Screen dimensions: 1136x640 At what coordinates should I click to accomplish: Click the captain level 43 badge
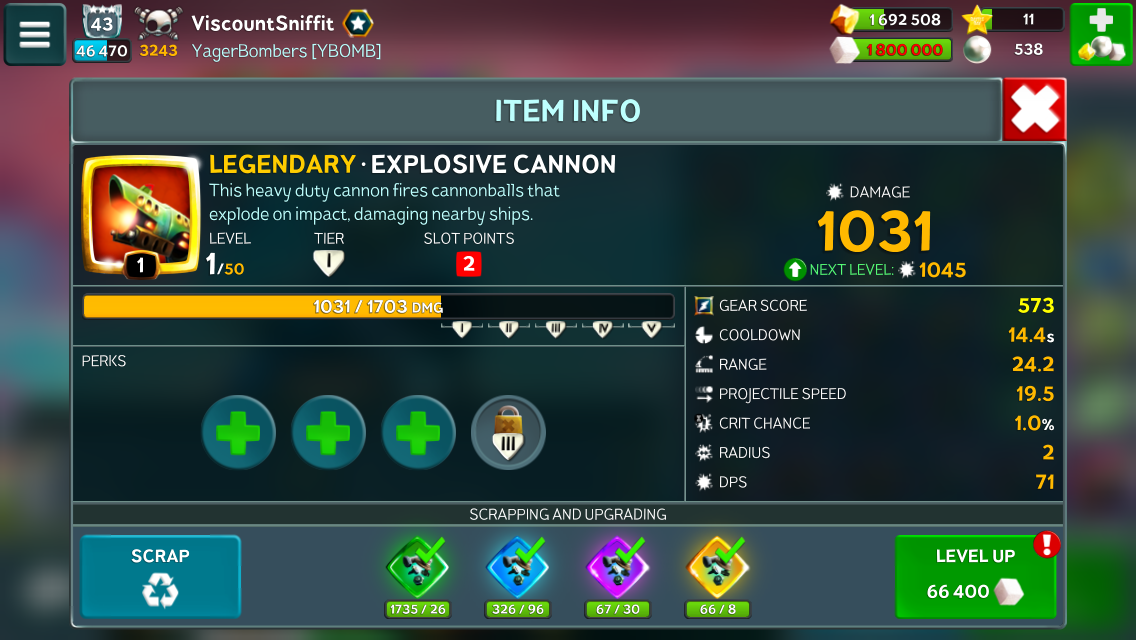point(102,24)
